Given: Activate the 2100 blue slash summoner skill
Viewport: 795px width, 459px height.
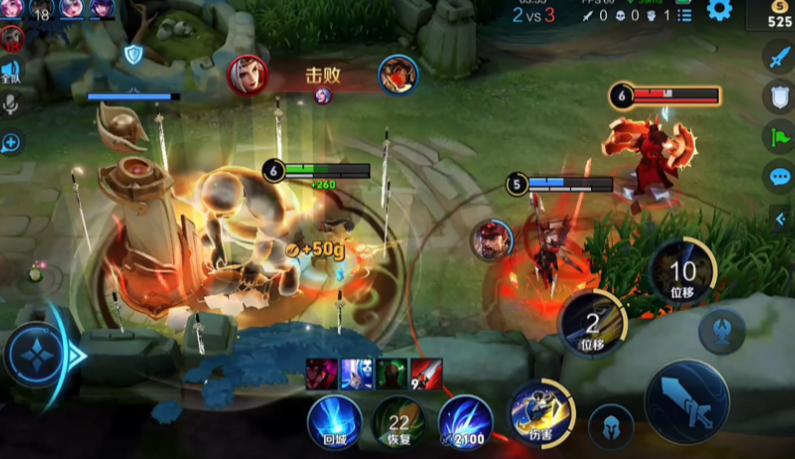Looking at the screenshot, I should [x=463, y=421].
